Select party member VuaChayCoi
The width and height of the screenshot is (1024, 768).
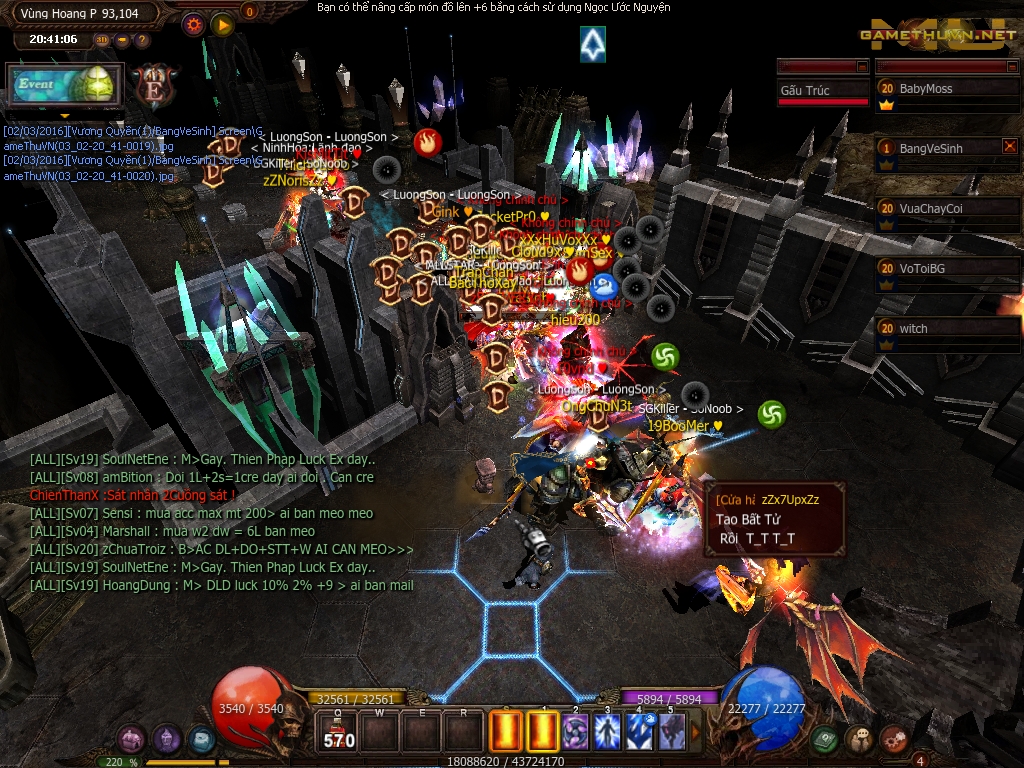(x=946, y=209)
